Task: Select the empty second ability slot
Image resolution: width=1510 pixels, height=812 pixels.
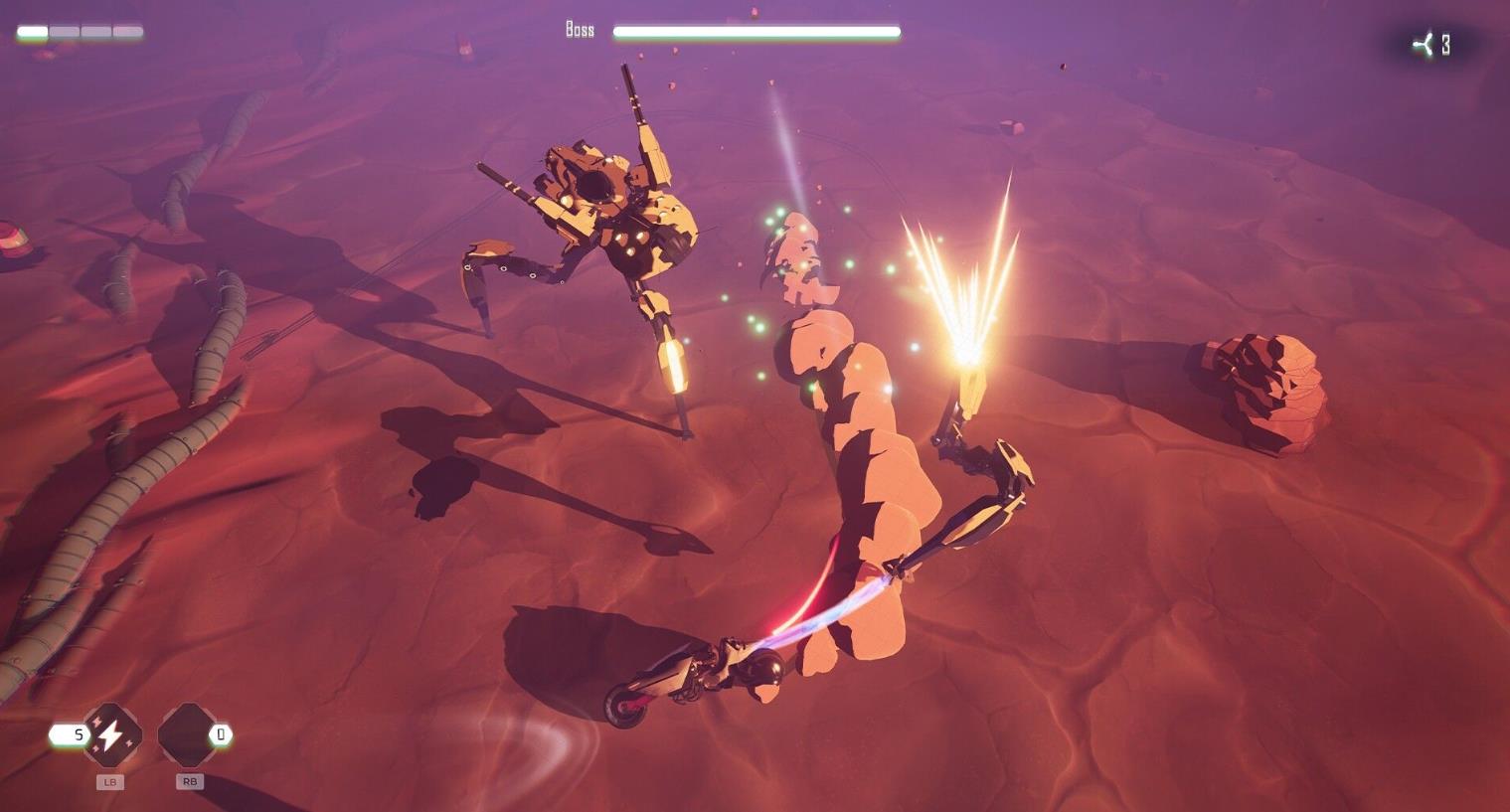Action: (x=186, y=735)
